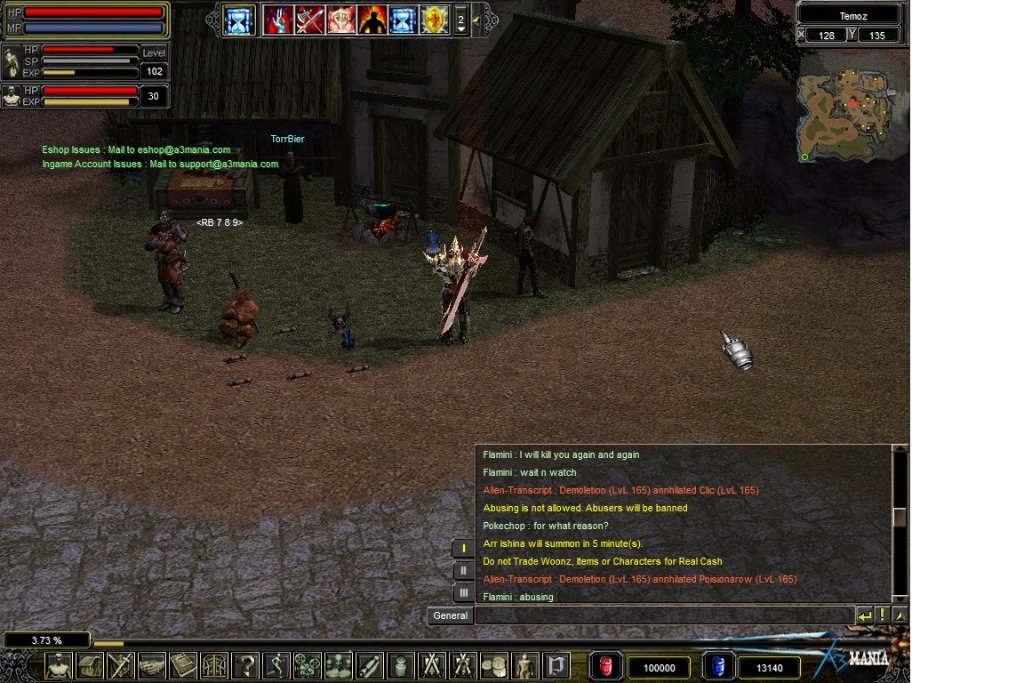This screenshot has width=1024, height=683.
Task: Click the pink helmet skill icon
Action: pos(341,20)
